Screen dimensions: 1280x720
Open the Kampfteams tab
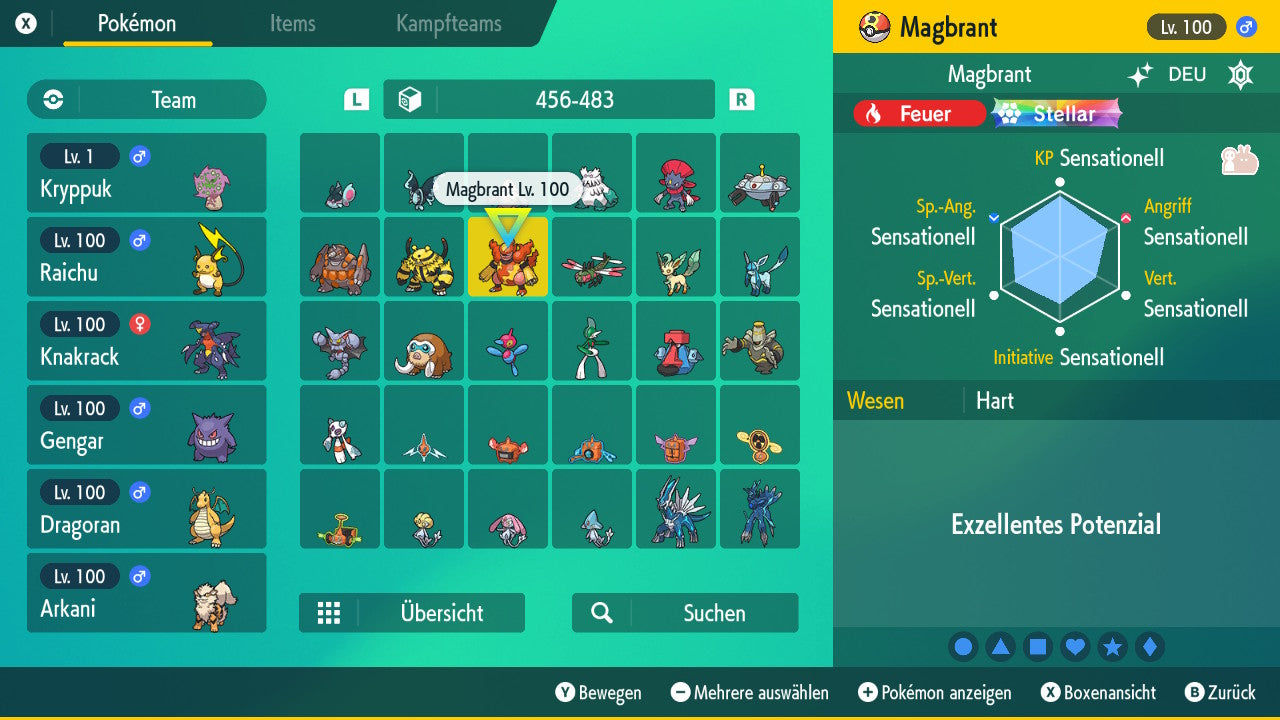[448, 24]
